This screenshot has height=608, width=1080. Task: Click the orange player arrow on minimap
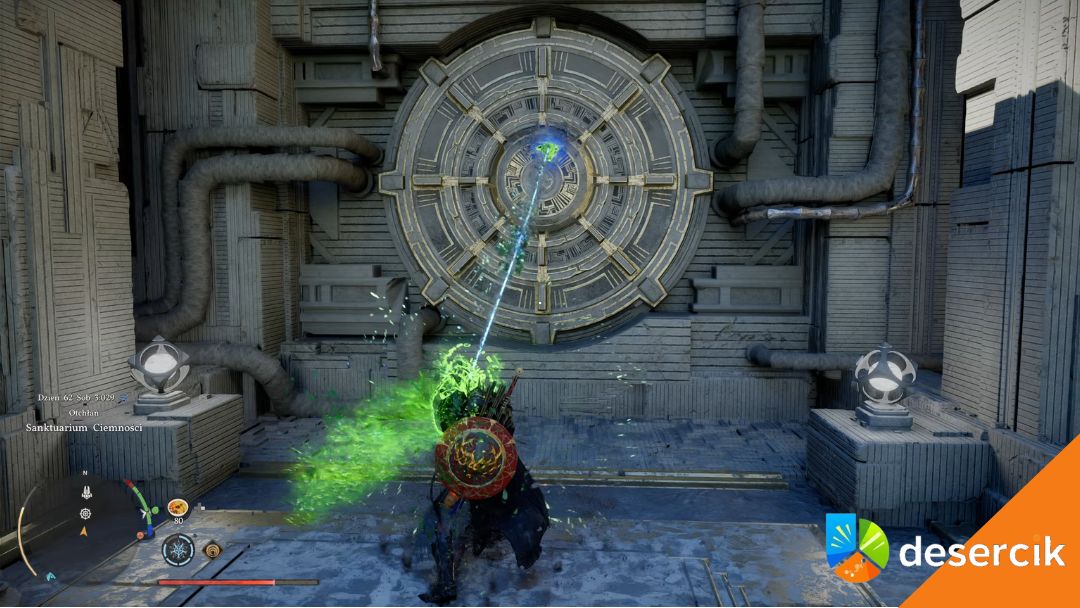(85, 532)
